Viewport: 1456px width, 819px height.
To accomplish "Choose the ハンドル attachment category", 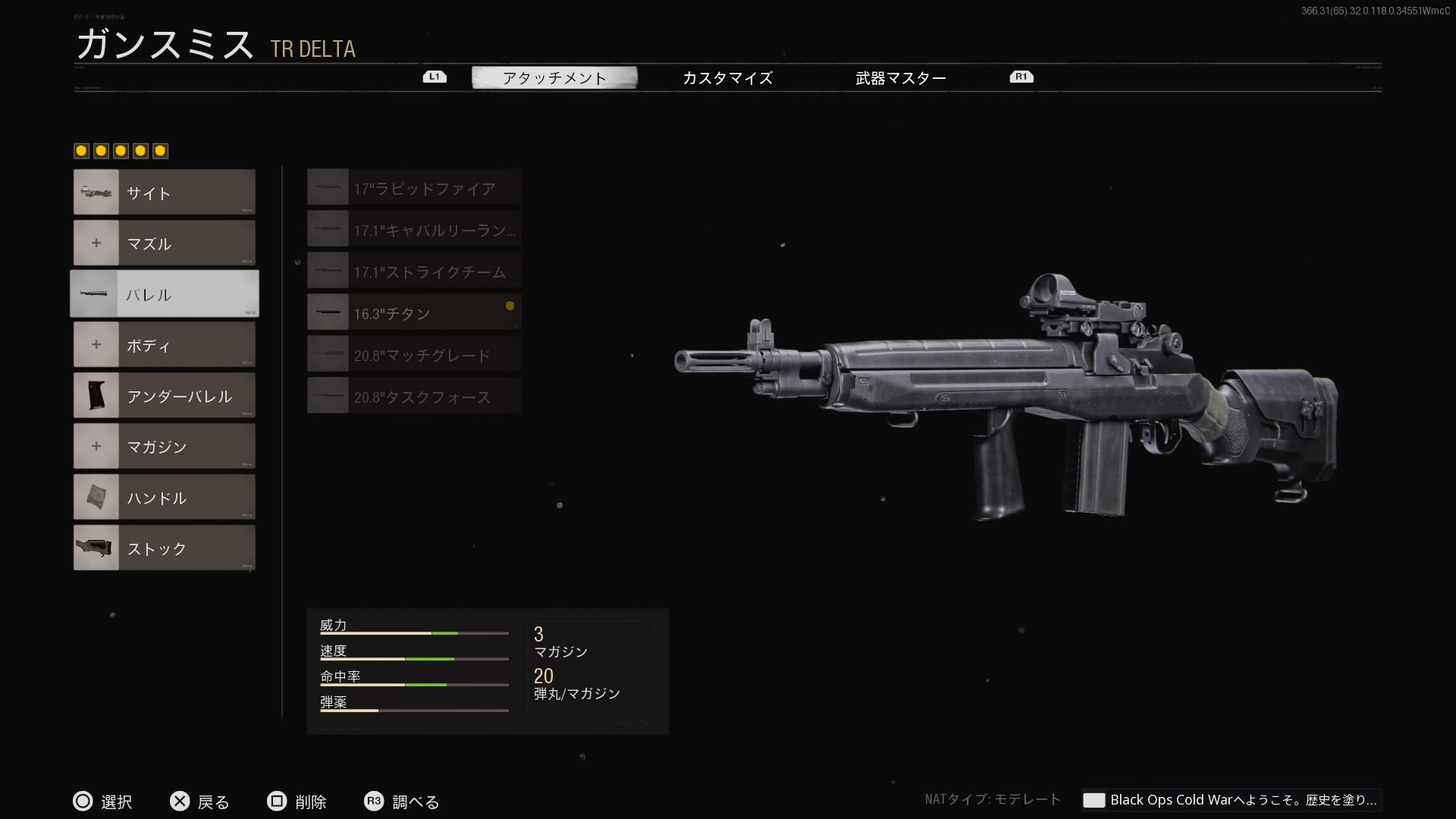I will tap(165, 497).
